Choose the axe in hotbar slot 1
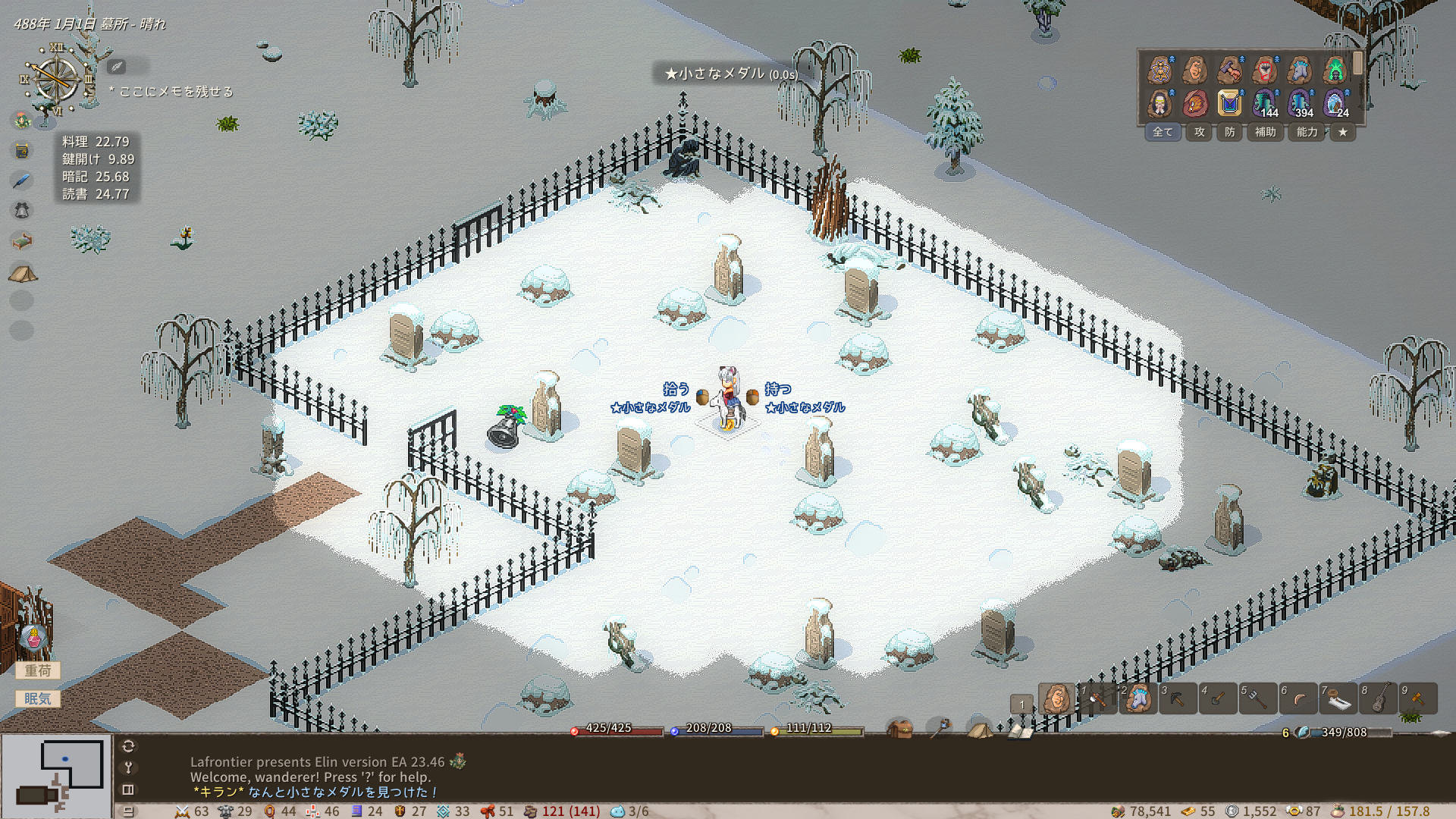1456x819 pixels. (x=1097, y=699)
